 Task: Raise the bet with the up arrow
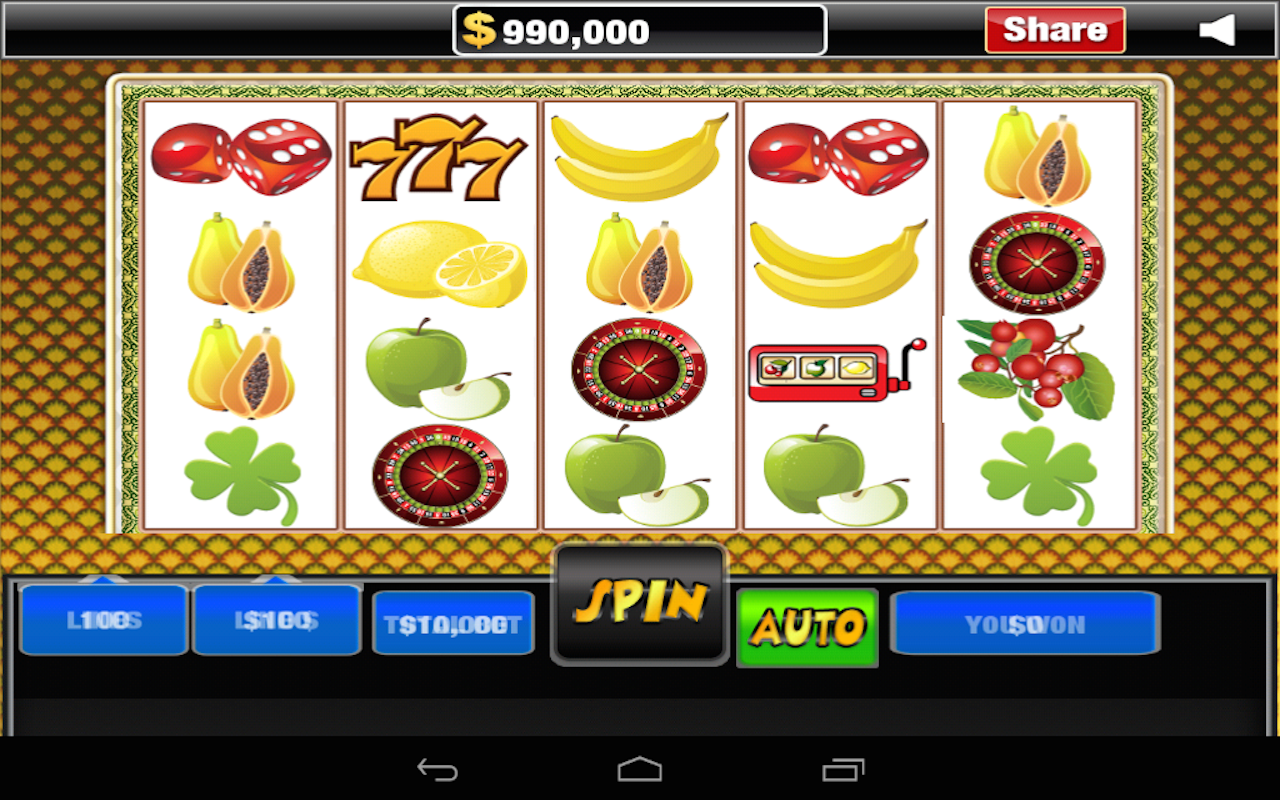coord(277,578)
